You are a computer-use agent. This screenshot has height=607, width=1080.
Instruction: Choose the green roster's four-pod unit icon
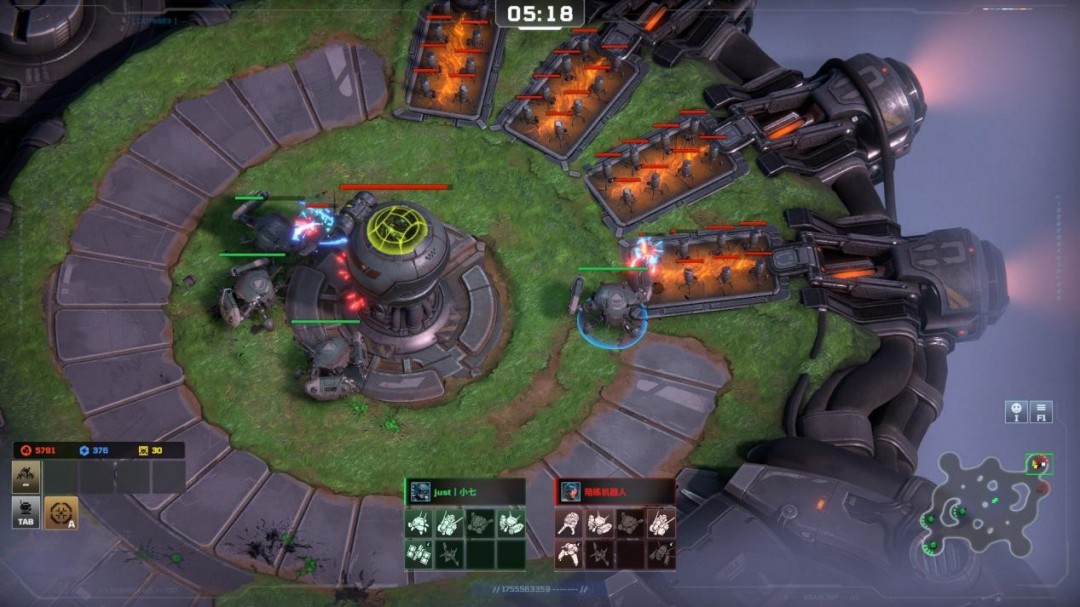tap(420, 552)
